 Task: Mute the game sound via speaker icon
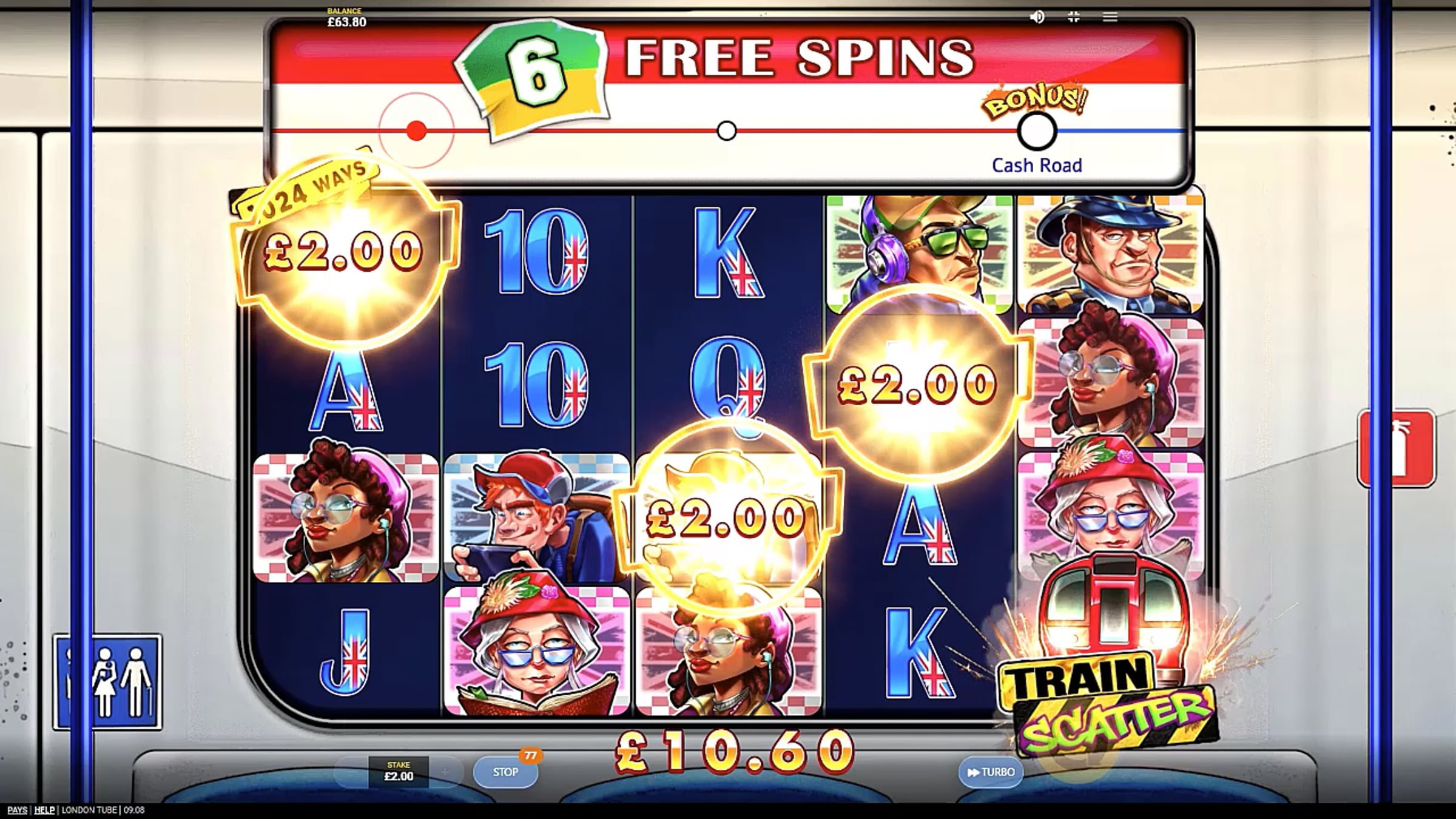(1037, 17)
